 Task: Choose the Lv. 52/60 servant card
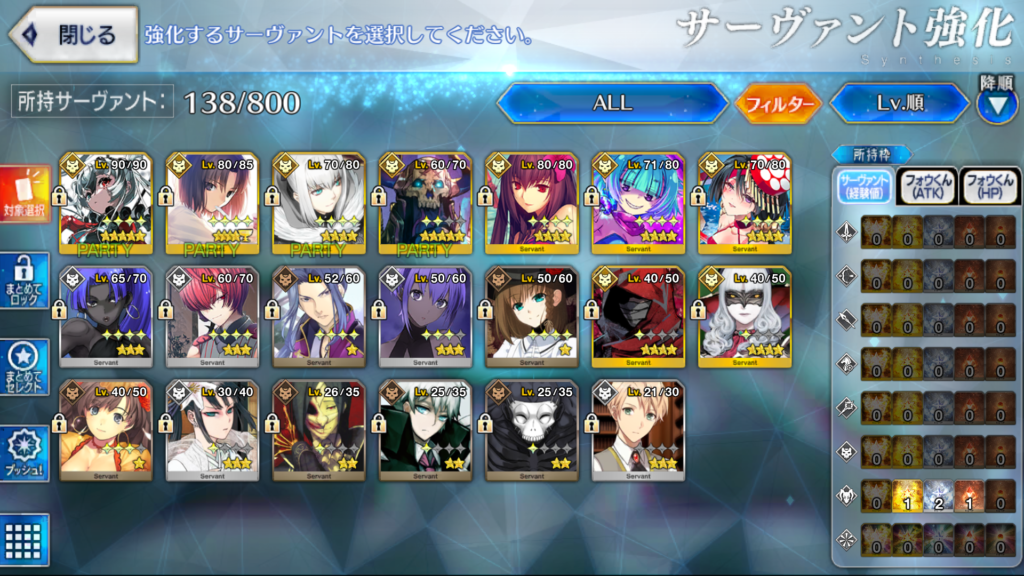[x=319, y=317]
